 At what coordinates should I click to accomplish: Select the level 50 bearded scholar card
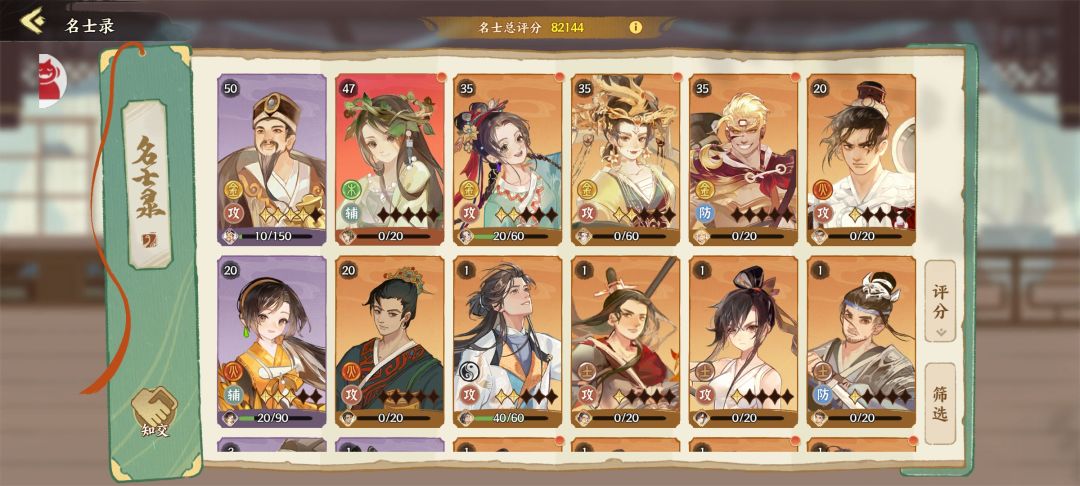point(272,160)
